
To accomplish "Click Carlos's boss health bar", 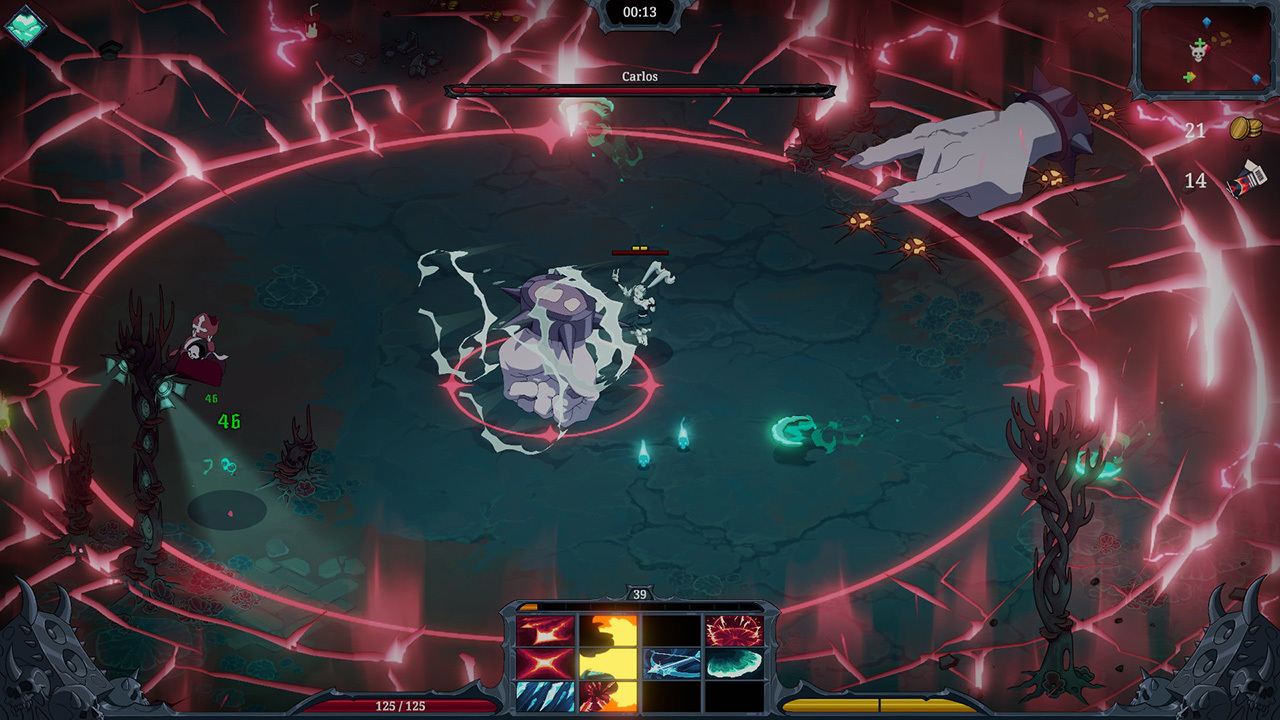I will coord(640,88).
